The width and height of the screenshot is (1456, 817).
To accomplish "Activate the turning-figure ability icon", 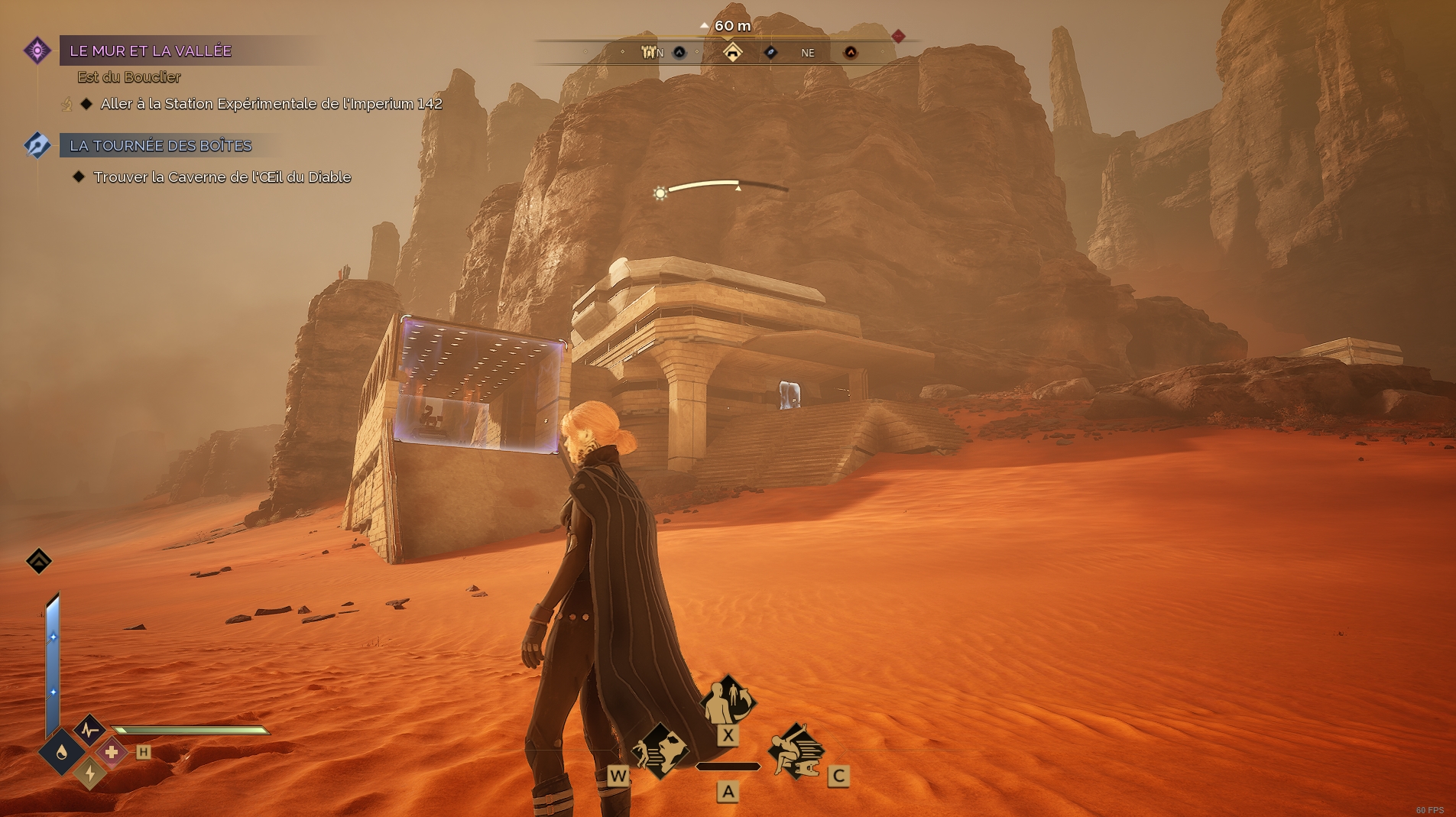I will 727,699.
